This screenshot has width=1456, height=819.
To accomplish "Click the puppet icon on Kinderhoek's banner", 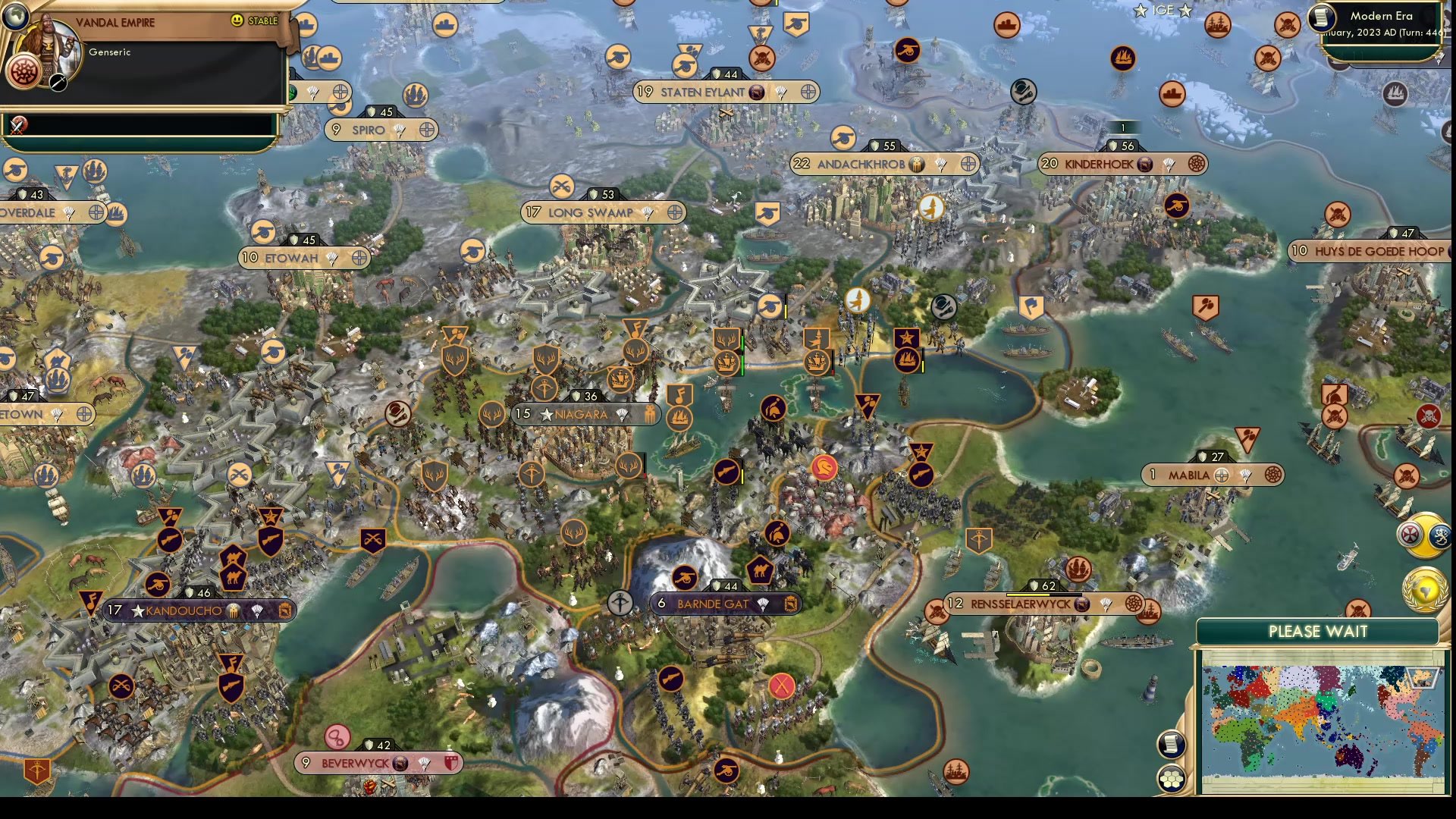I will [1145, 165].
